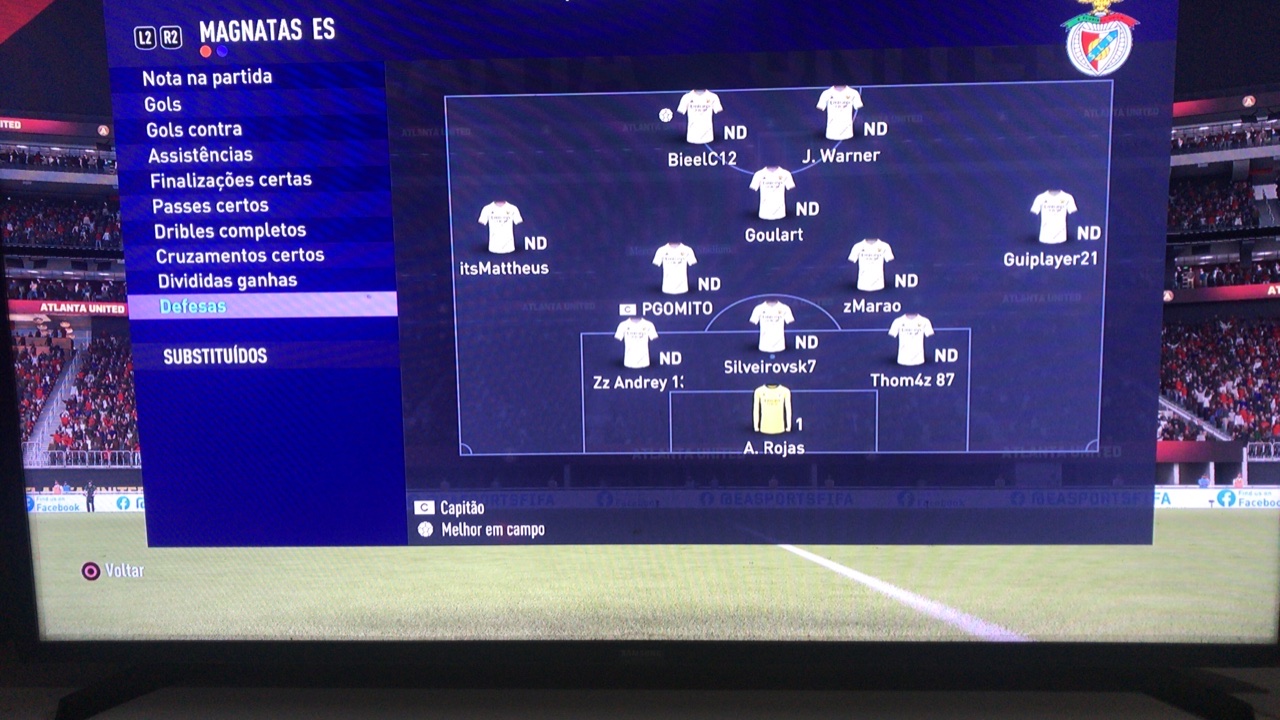Open the Assistências stat view
This screenshot has width=1280, height=720.
(200, 155)
